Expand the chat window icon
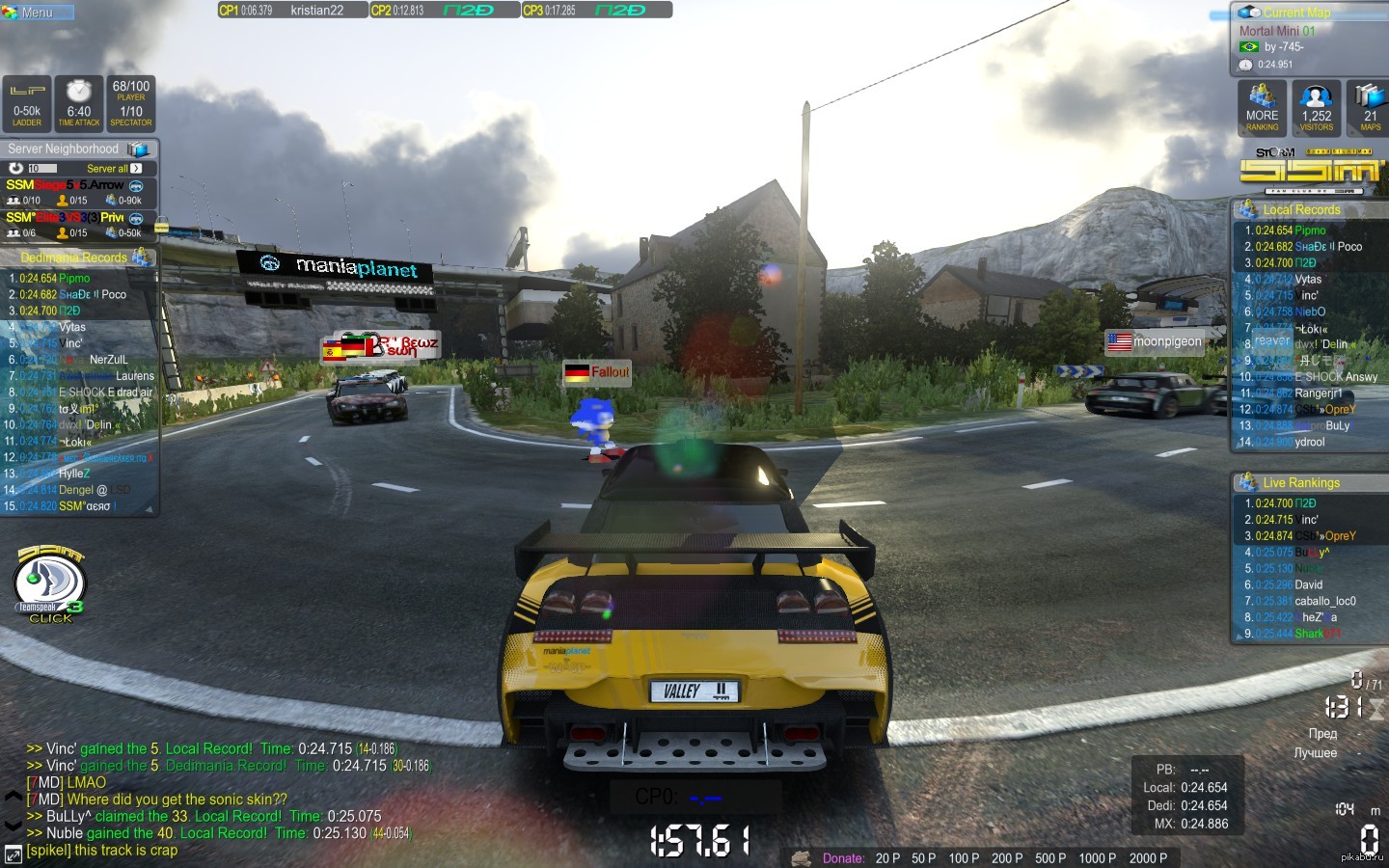This screenshot has height=868, width=1389. click(x=13, y=854)
